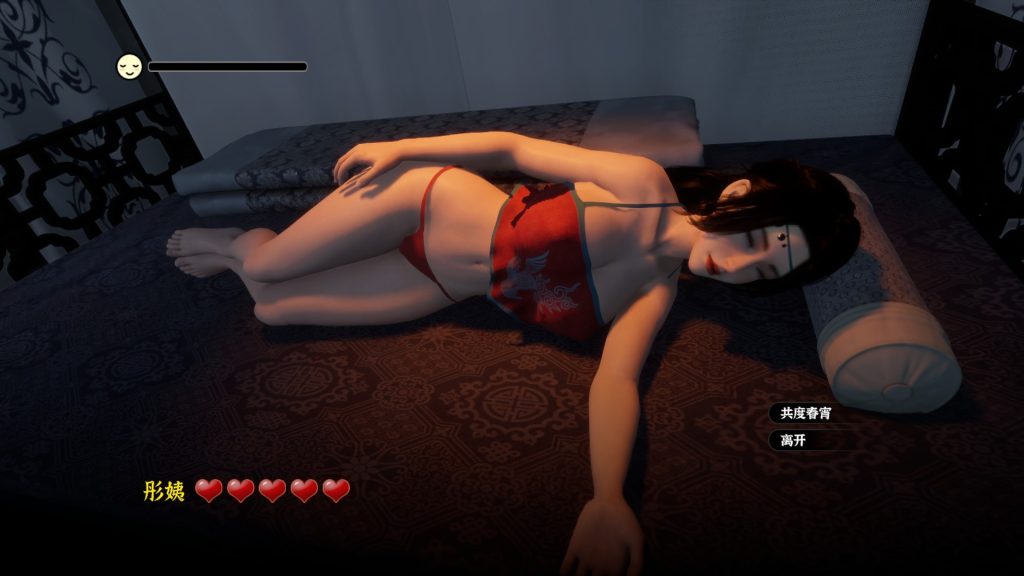Viewport: 1024px width, 576px height.
Task: Choose the 共度春宵 dialogue option
Action: point(806,413)
